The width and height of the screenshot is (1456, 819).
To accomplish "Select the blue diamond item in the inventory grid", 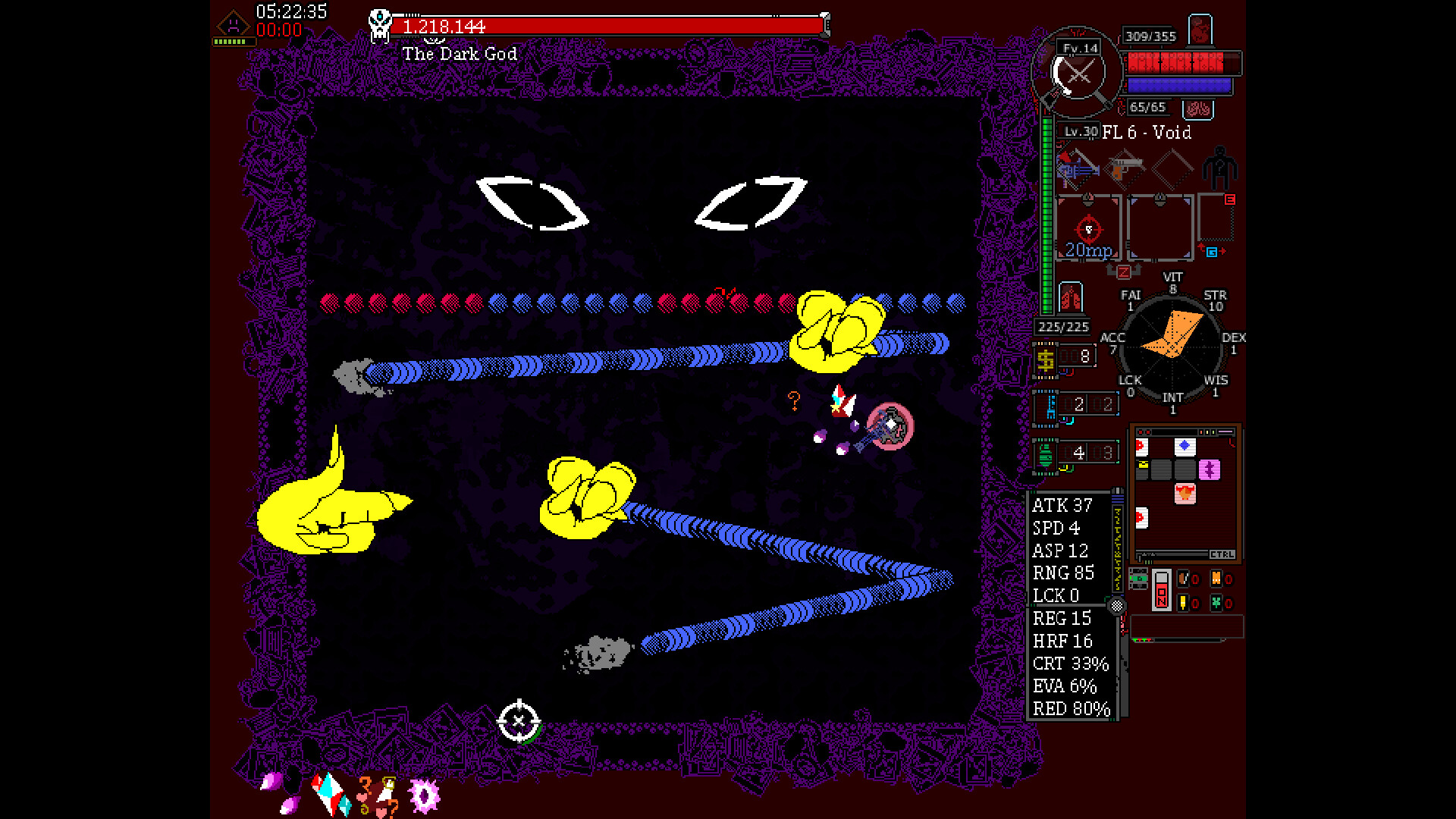I will pyautogui.click(x=1185, y=446).
